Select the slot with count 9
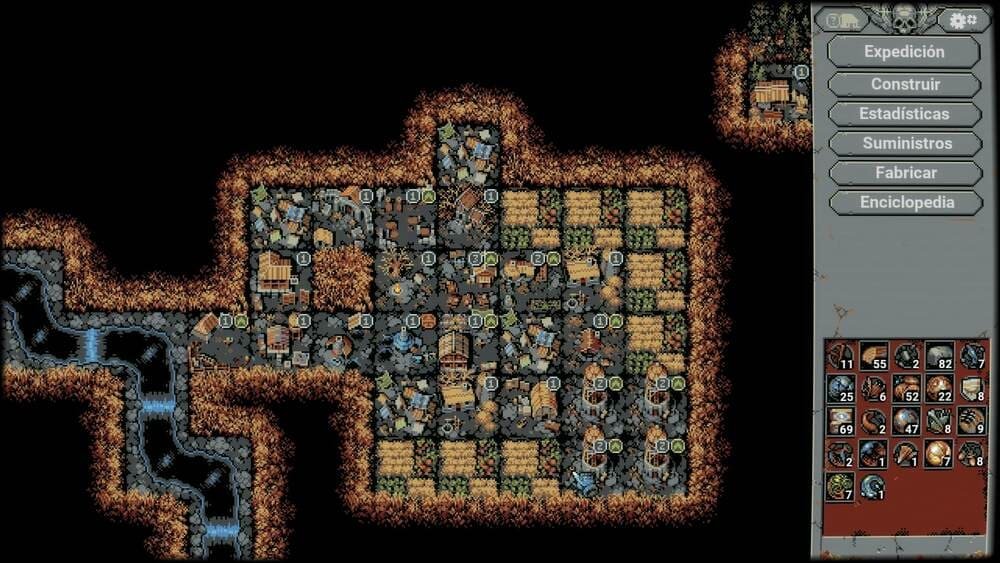Screen dimensions: 1000x563 [972, 421]
